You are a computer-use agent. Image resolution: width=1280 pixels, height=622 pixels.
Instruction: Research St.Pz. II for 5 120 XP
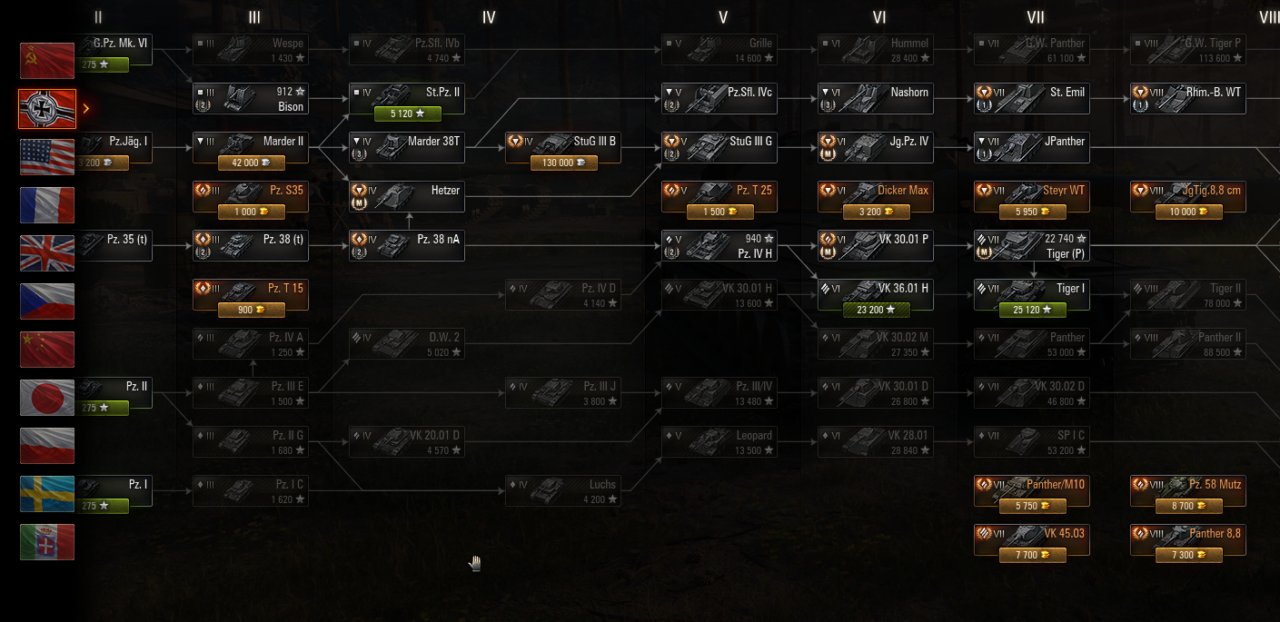[406, 114]
